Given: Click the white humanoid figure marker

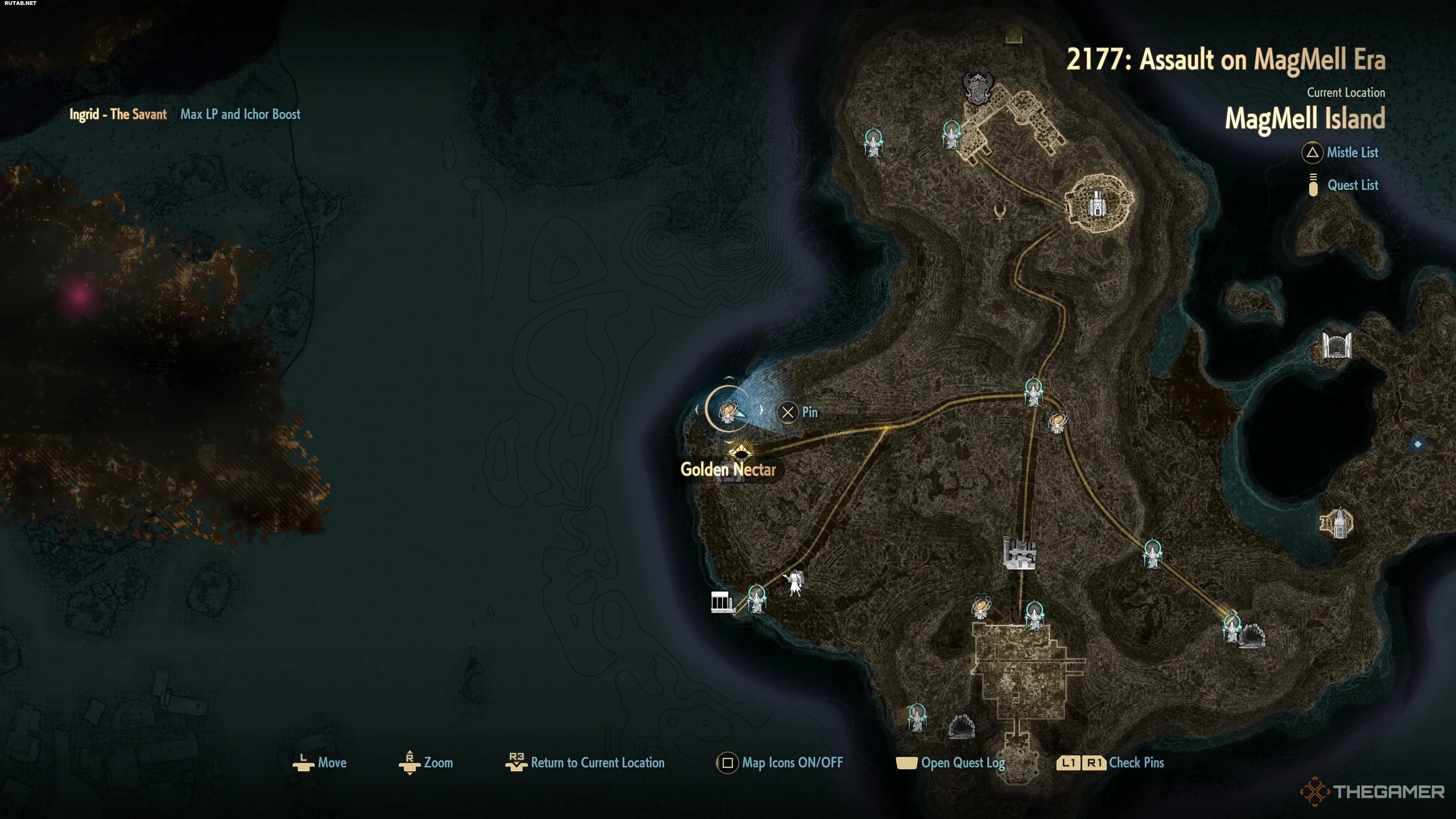Looking at the screenshot, I should click(x=795, y=583).
